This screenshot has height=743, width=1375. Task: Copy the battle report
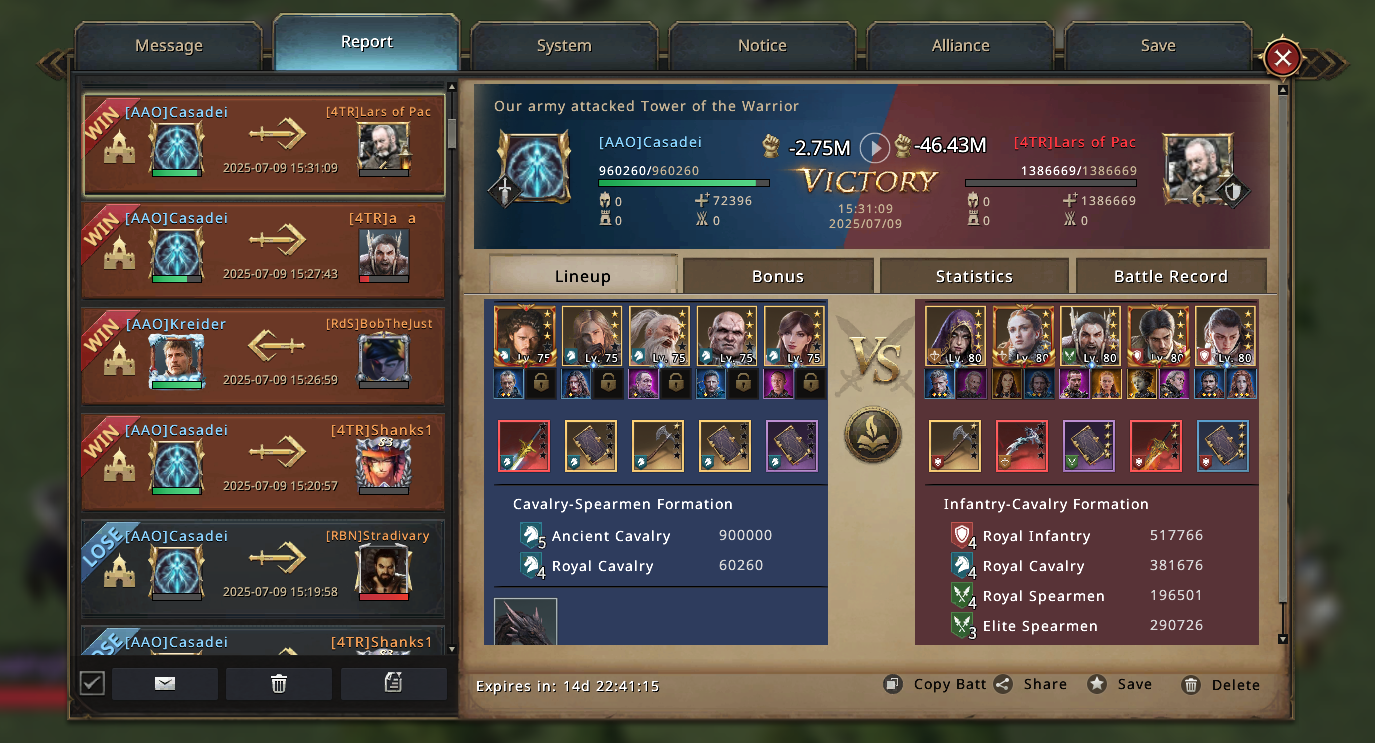[x=936, y=685]
